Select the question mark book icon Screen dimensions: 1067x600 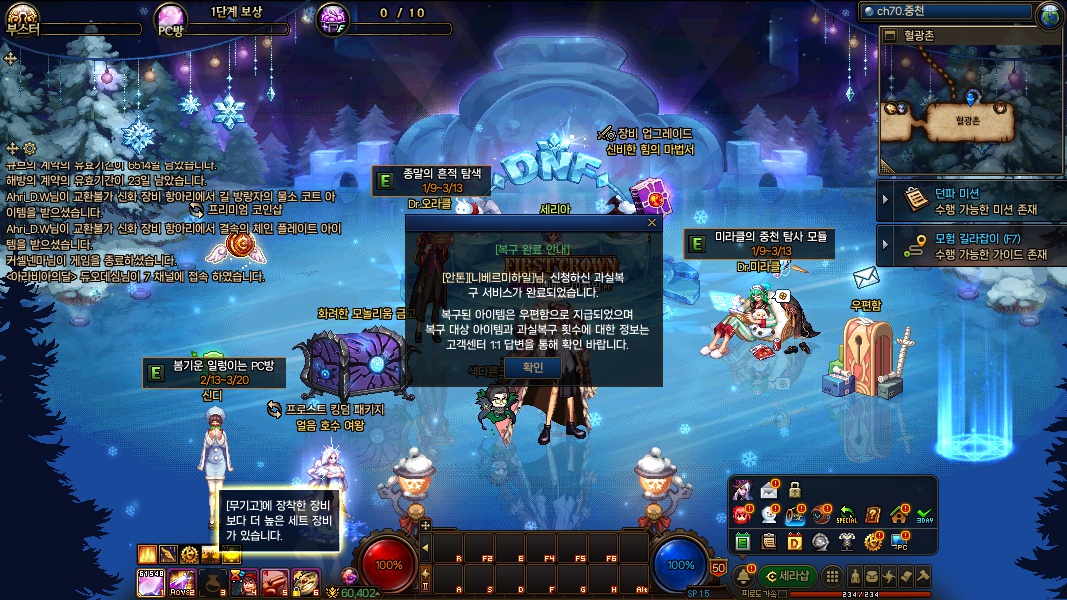[x=873, y=515]
